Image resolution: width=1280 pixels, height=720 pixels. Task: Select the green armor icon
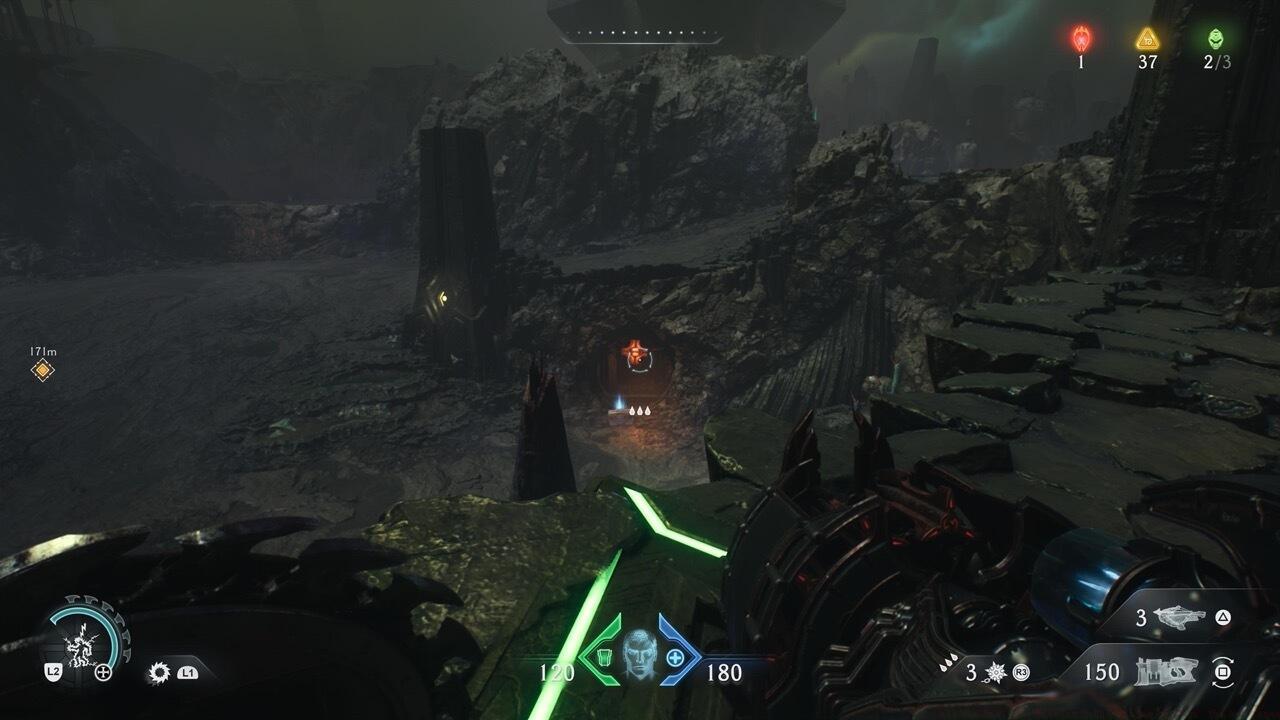602,657
